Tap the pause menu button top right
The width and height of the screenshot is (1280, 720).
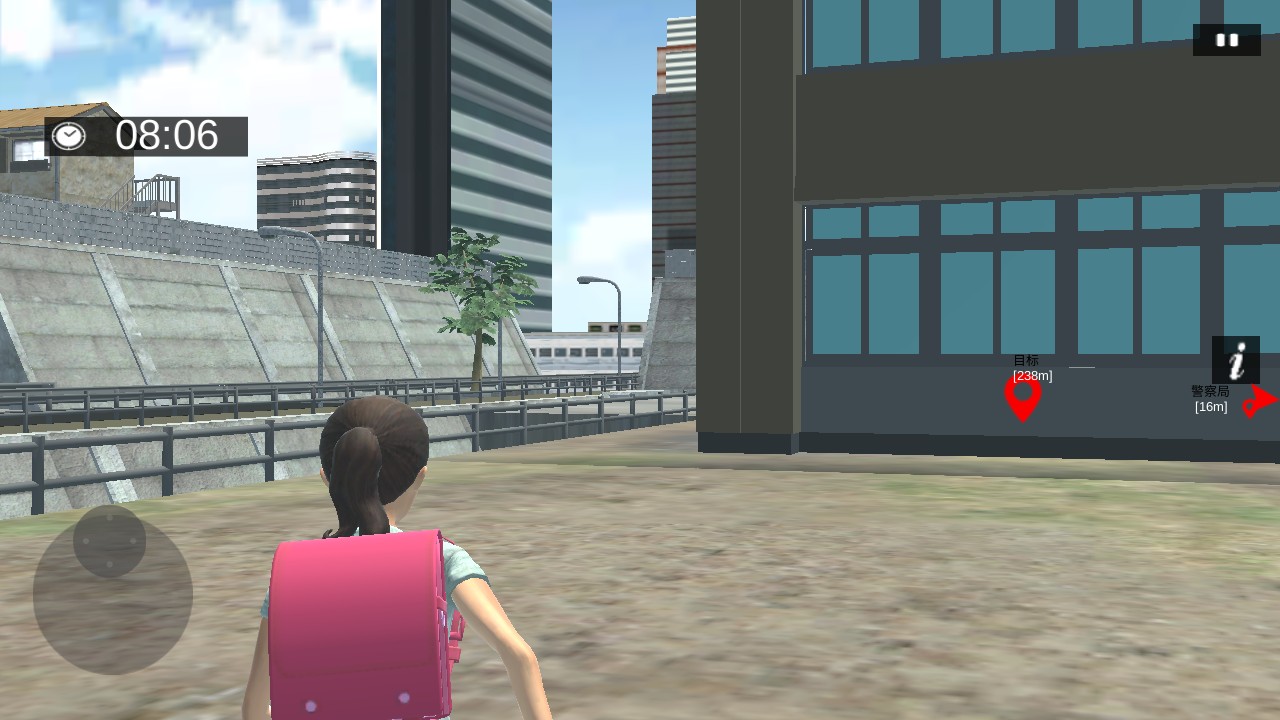click(1227, 40)
